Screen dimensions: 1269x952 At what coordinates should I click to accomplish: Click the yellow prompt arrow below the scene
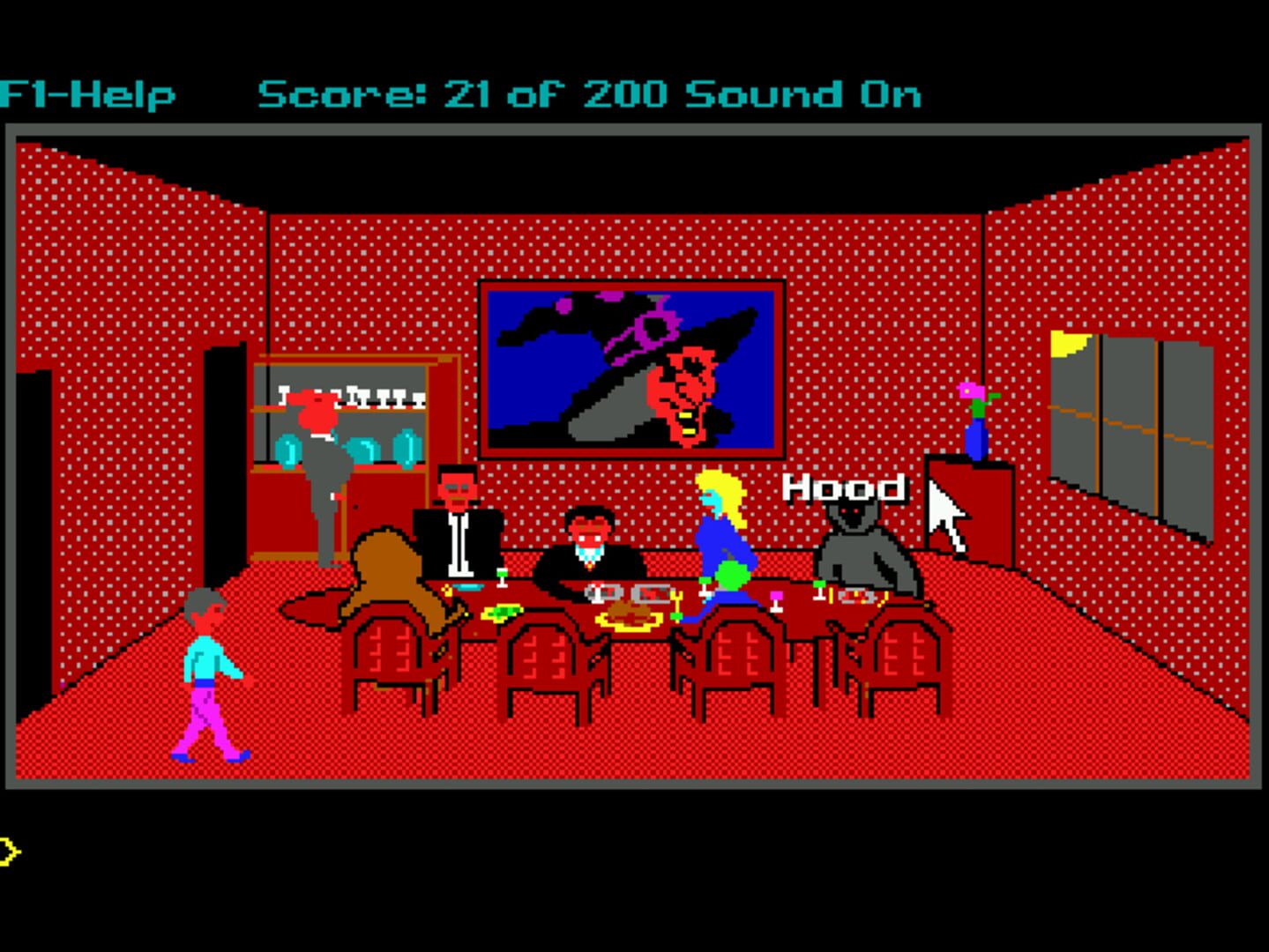[x=11, y=849]
